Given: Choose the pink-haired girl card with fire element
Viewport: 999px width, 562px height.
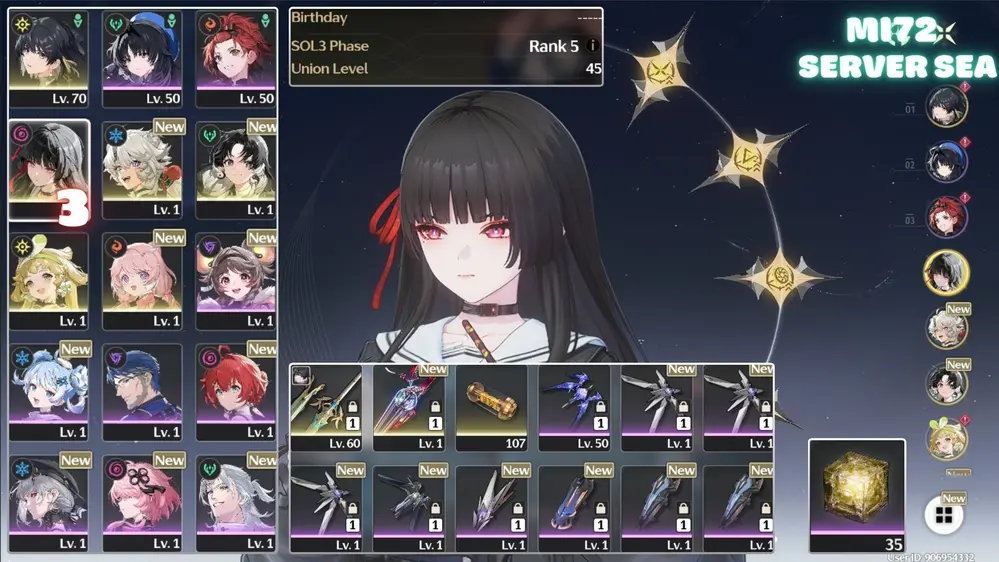Looking at the screenshot, I should tap(142, 281).
